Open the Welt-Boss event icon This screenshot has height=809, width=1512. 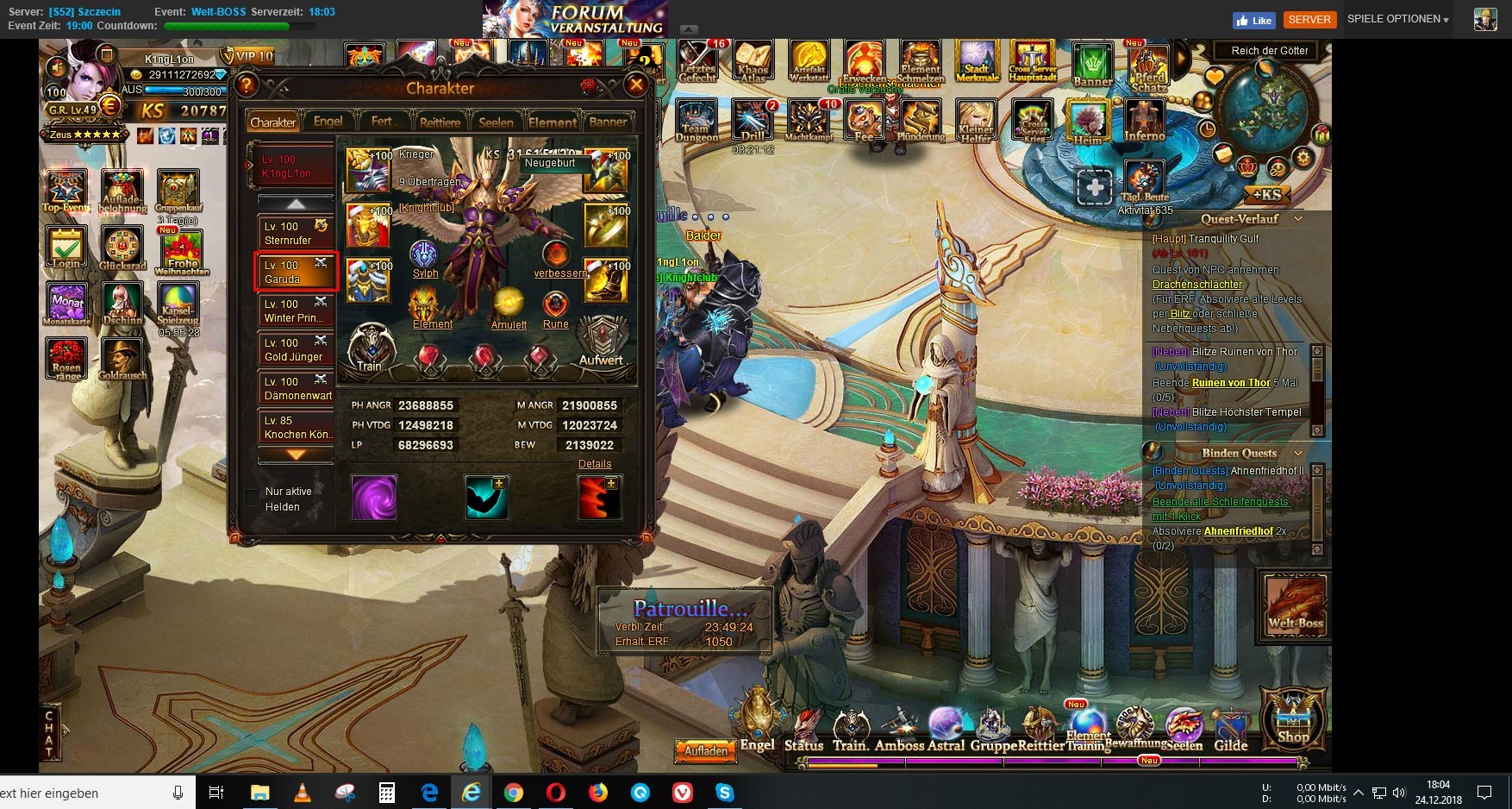point(1296,605)
